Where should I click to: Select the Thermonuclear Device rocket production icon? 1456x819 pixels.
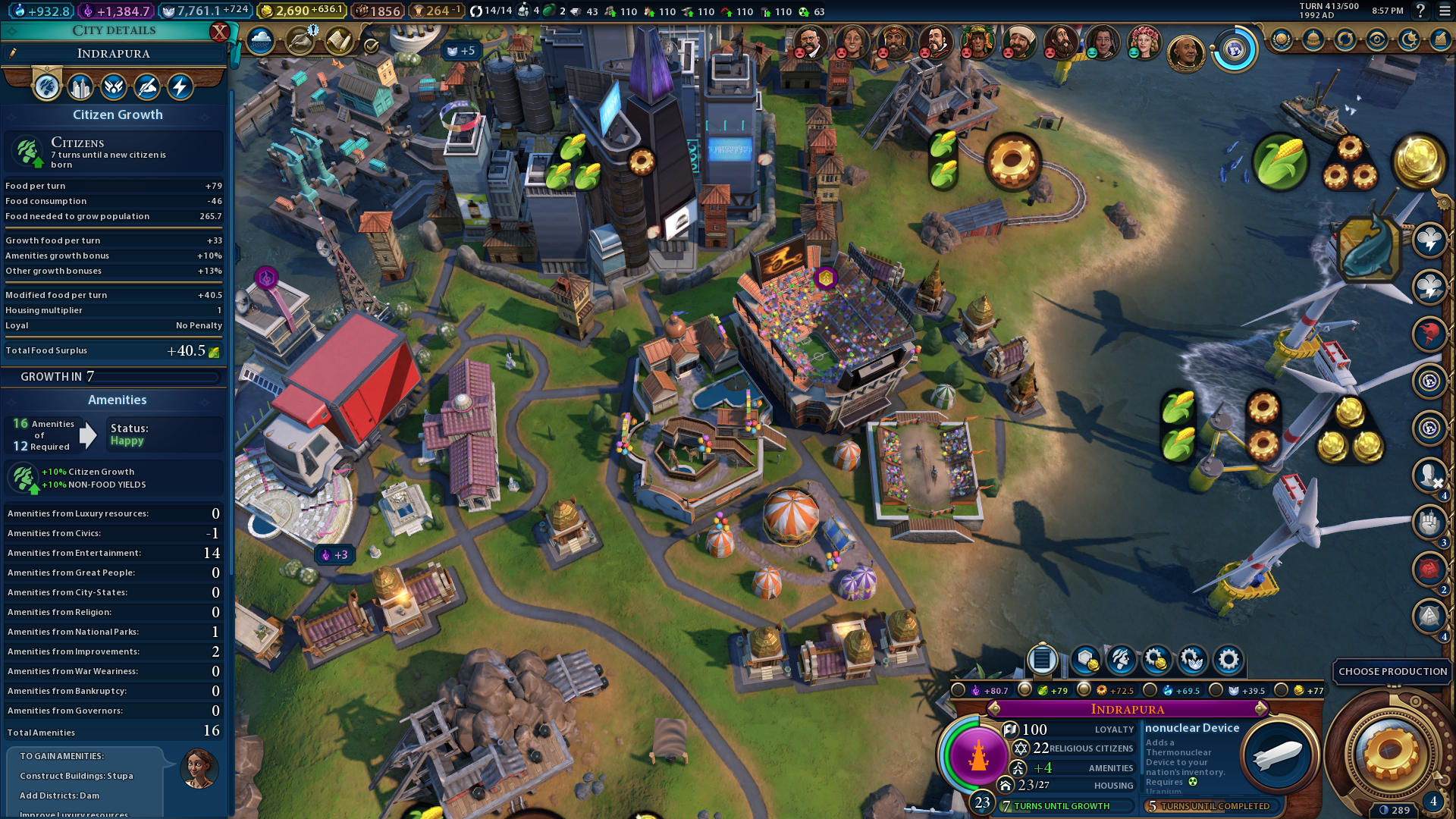coord(1278,755)
